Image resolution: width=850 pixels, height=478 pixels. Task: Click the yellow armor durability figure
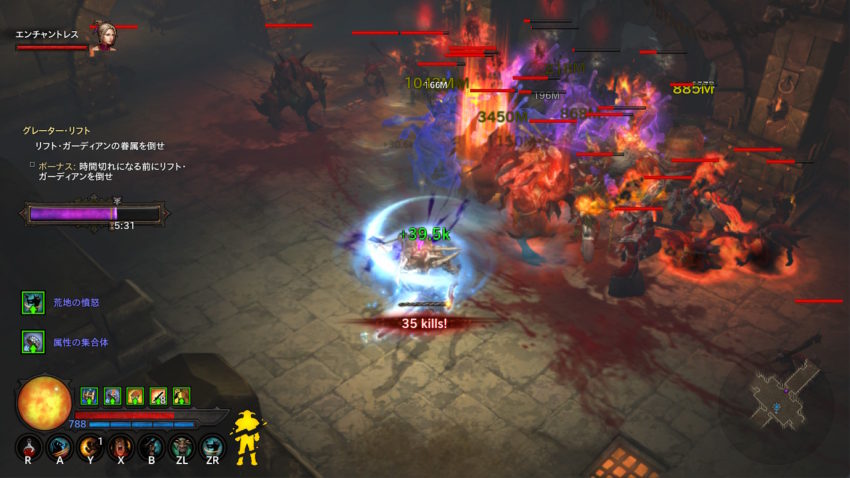(245, 437)
